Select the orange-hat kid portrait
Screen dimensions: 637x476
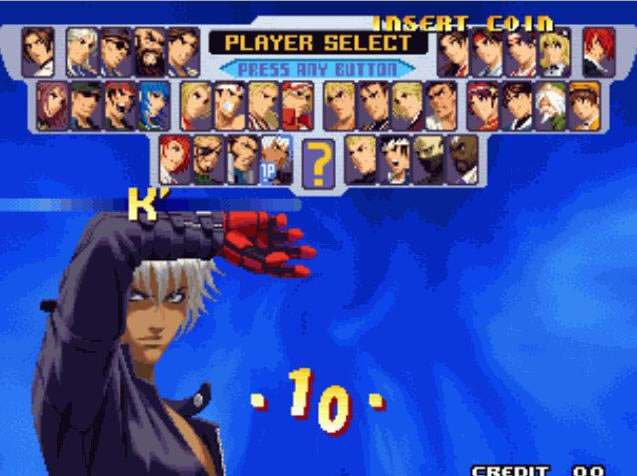coord(584,106)
